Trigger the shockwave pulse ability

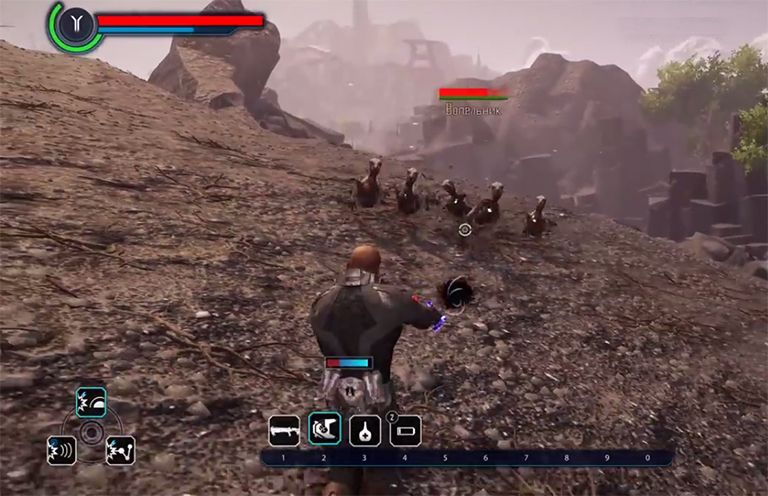tap(61, 450)
